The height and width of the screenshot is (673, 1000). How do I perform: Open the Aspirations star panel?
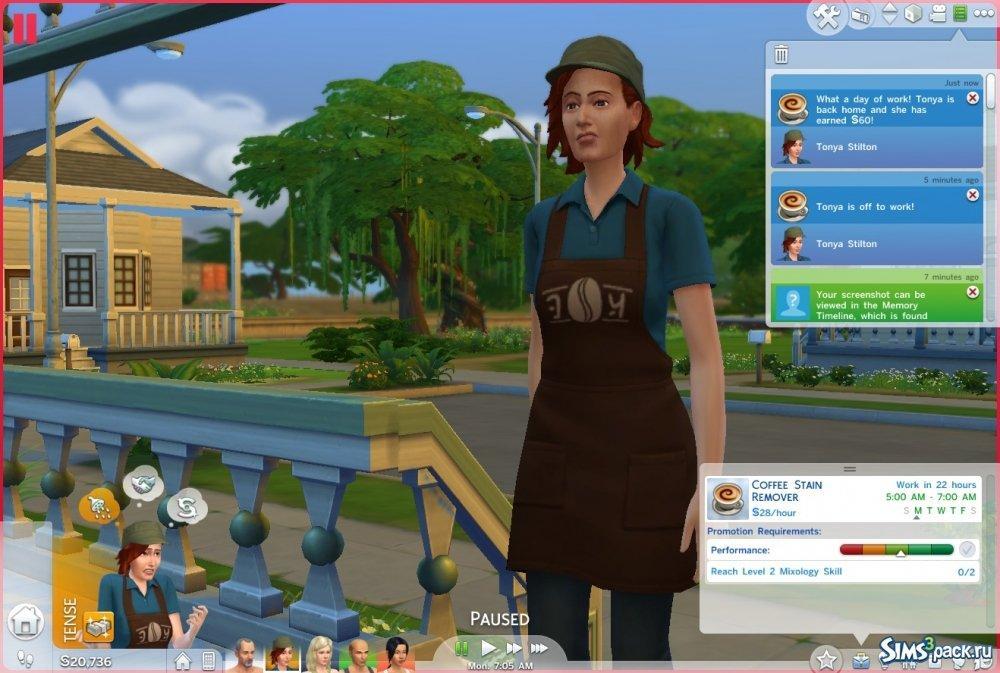point(826,659)
